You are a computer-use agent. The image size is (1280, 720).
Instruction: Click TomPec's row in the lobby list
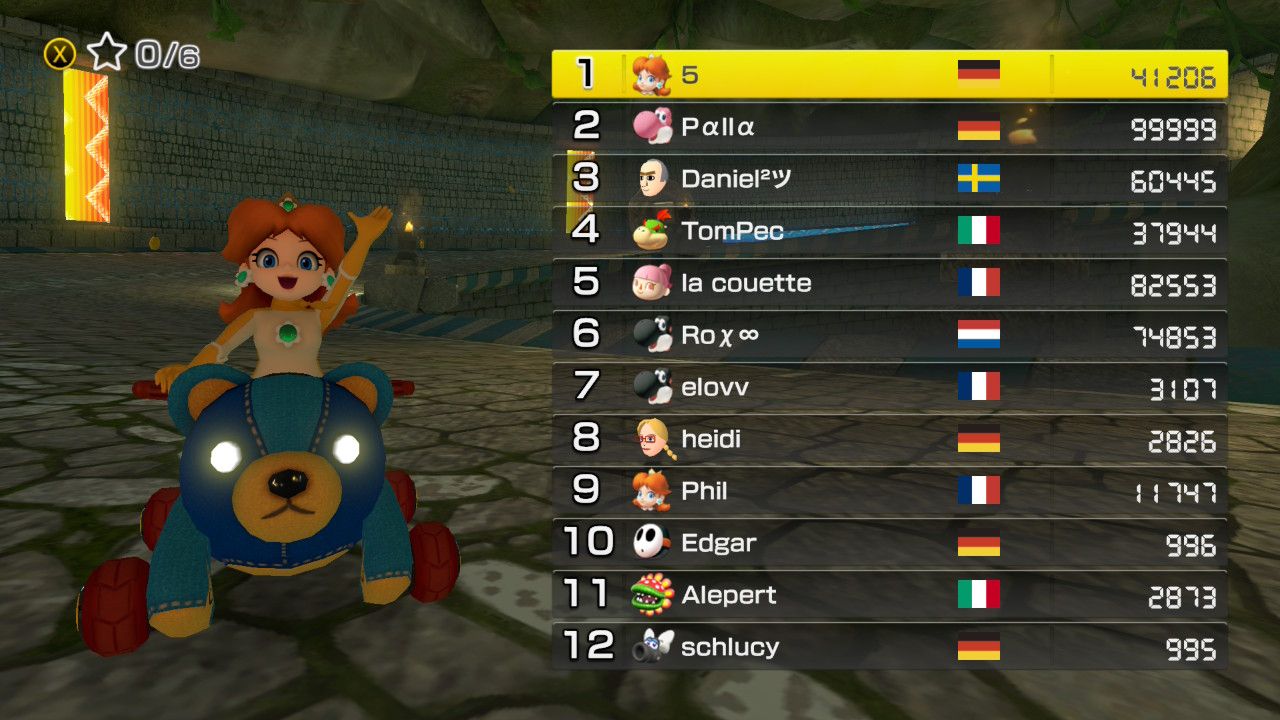coord(889,231)
